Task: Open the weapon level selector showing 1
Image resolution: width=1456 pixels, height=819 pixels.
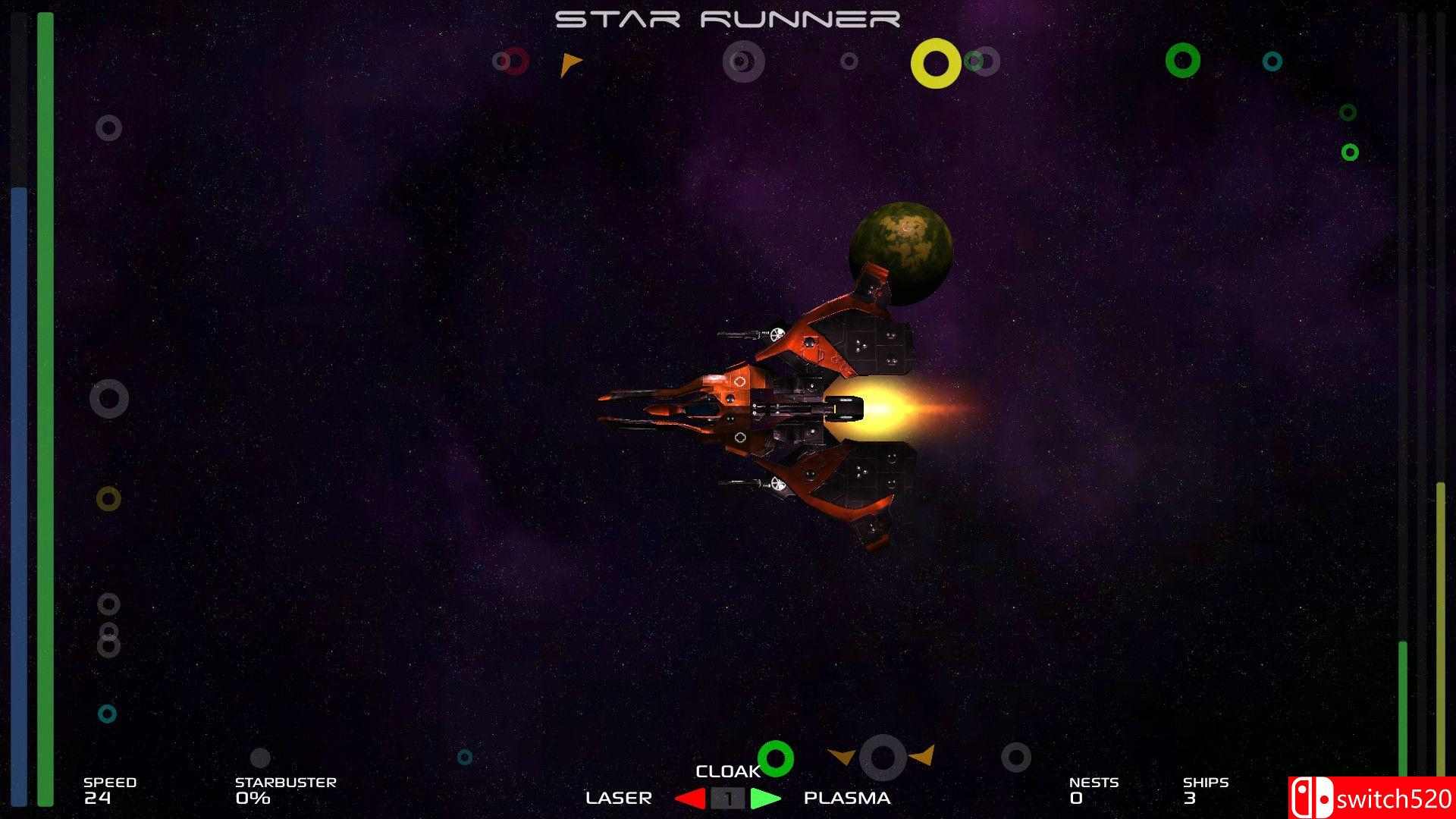Action: [x=728, y=798]
